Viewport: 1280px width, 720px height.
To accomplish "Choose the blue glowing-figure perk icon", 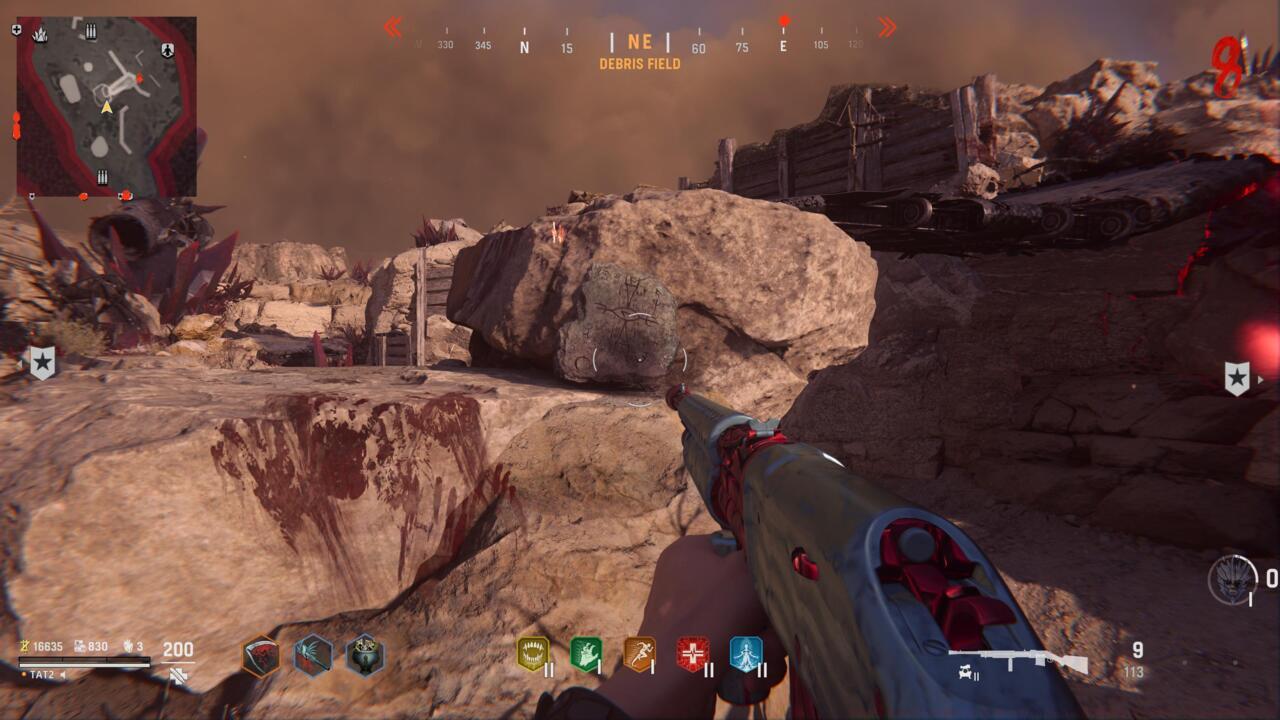I will (x=746, y=654).
